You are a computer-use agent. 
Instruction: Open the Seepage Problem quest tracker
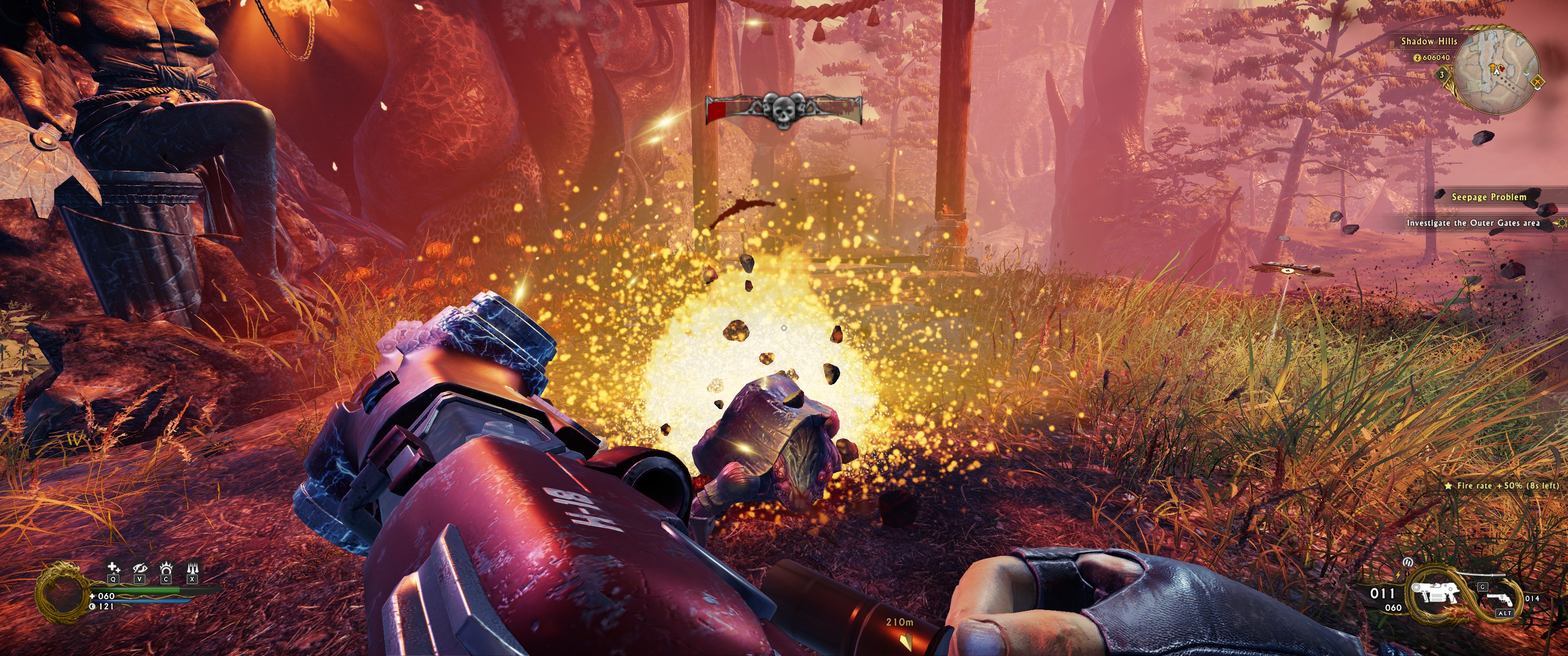click(x=1488, y=196)
